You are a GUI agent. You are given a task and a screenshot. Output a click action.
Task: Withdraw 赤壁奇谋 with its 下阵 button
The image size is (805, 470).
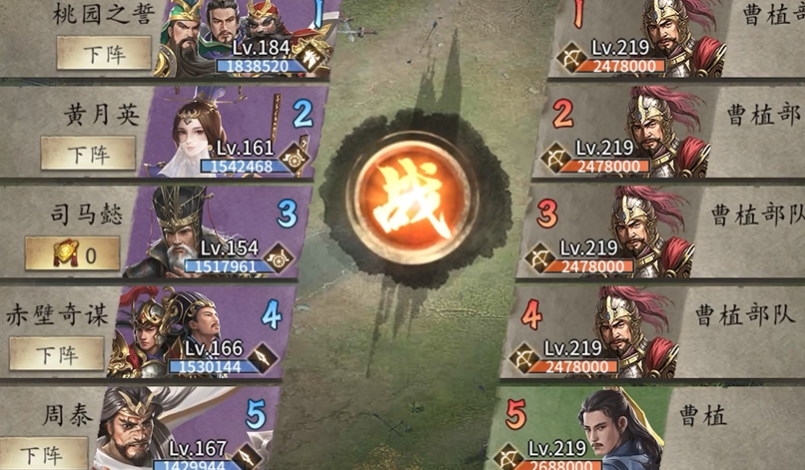point(56,353)
